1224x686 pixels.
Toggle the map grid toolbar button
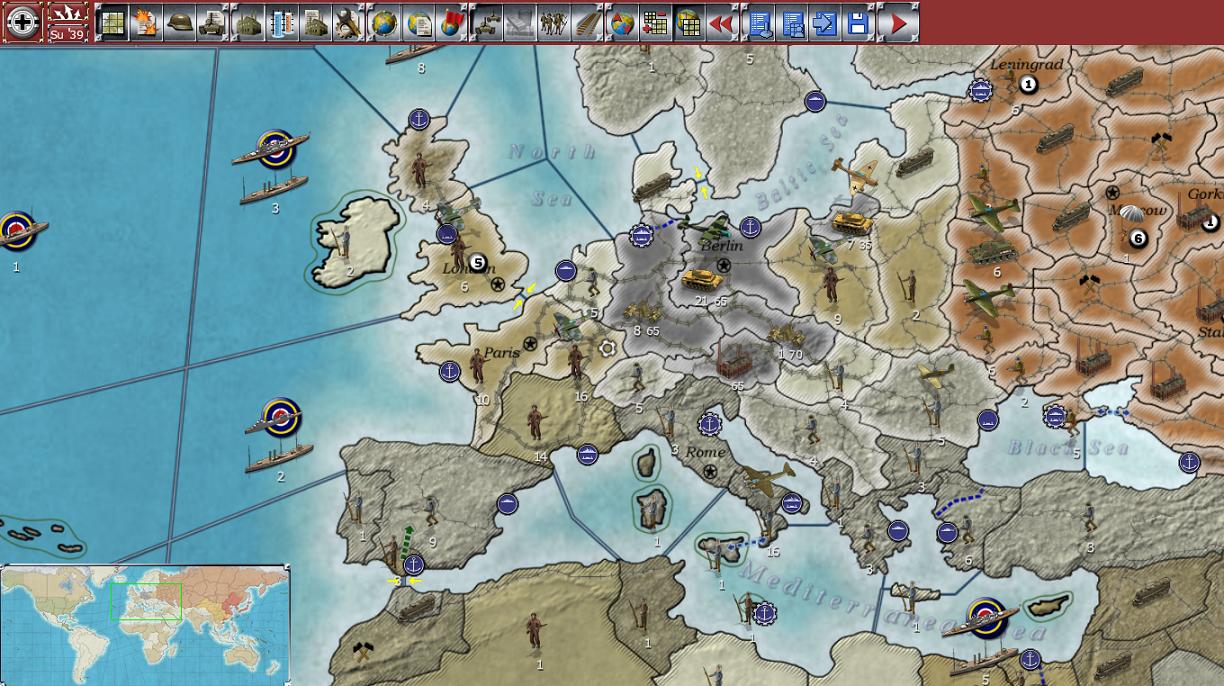pyautogui.click(x=112, y=23)
